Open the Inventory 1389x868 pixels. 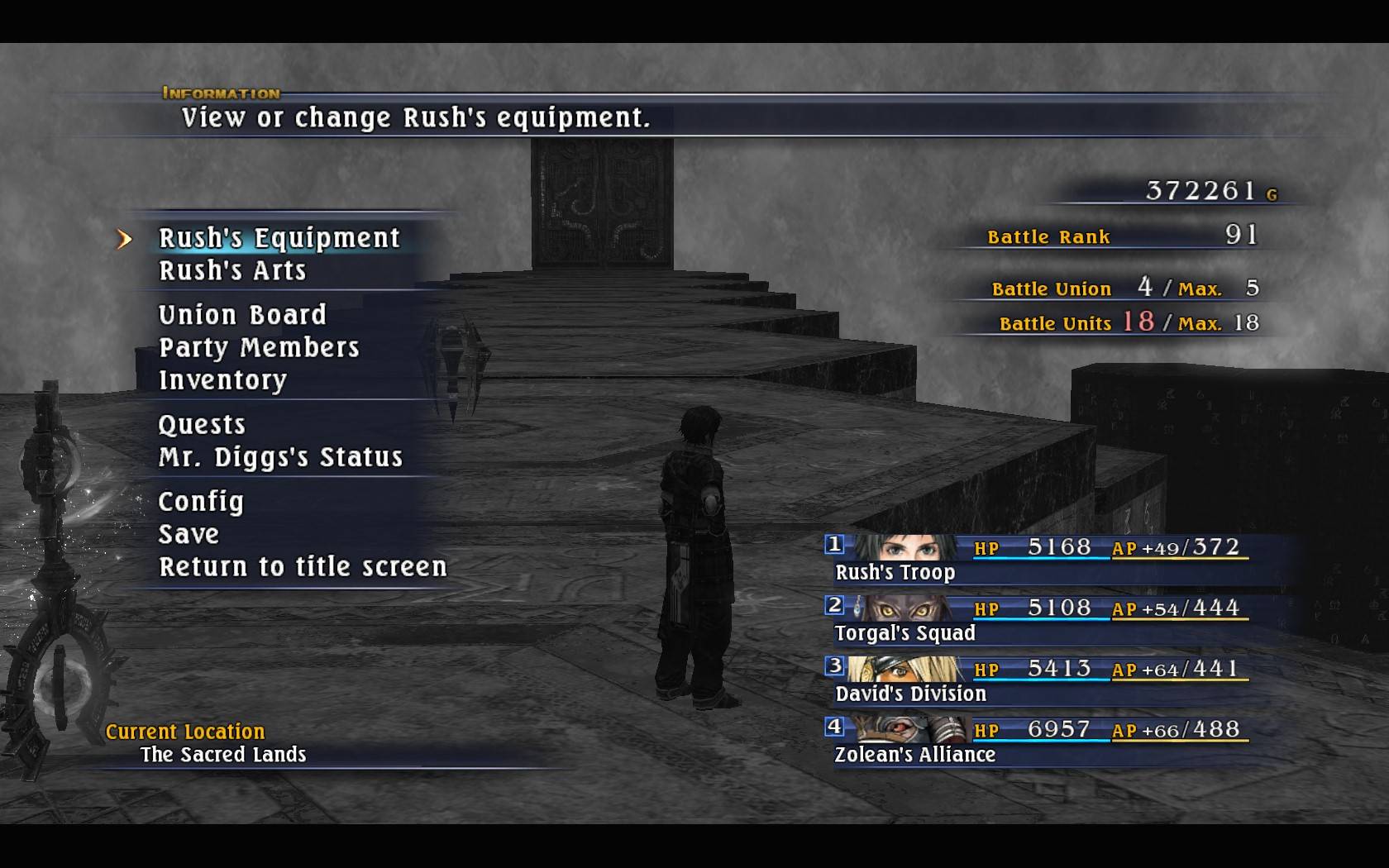click(222, 380)
